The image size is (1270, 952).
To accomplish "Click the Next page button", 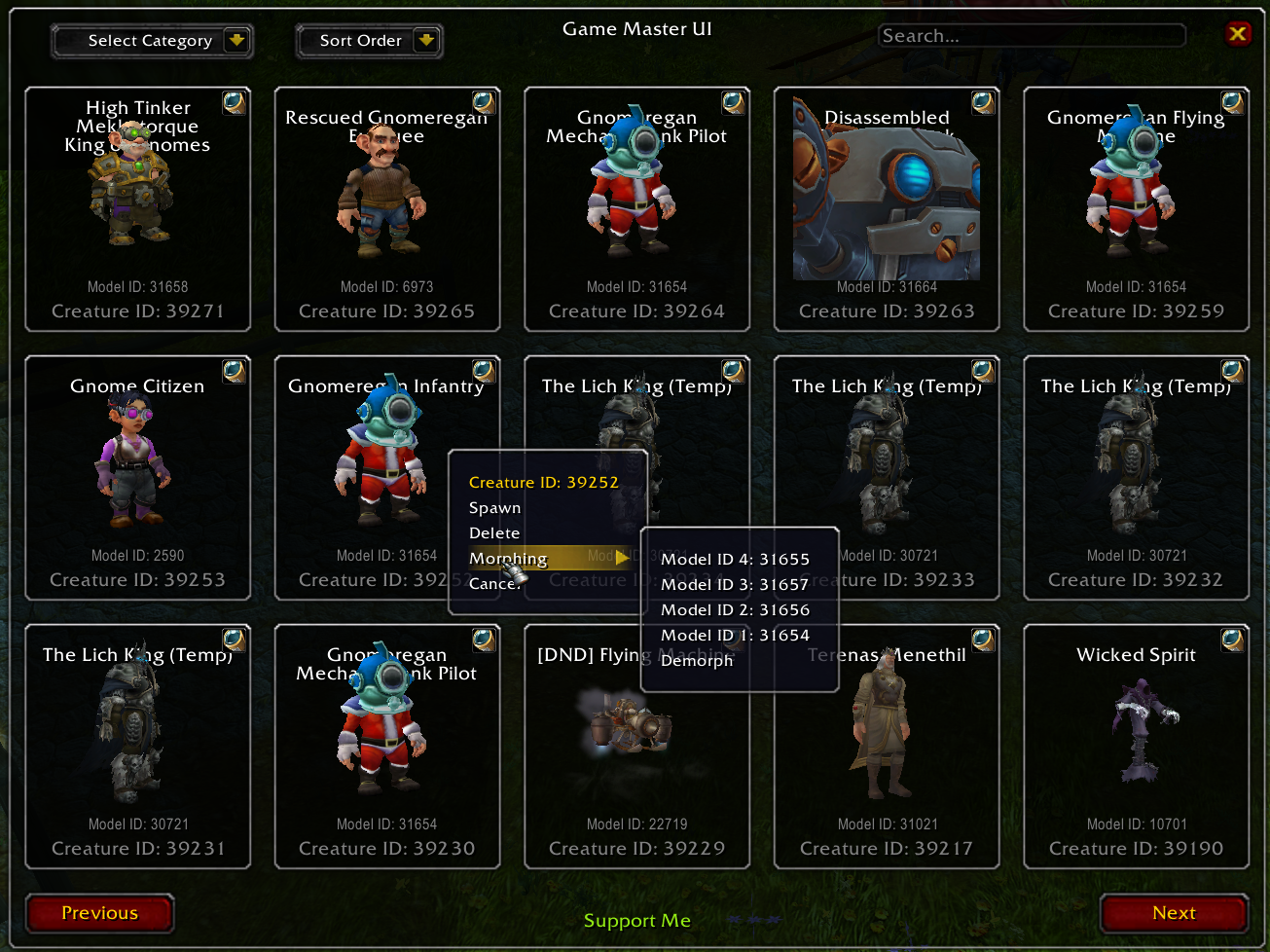I will coord(1174,913).
